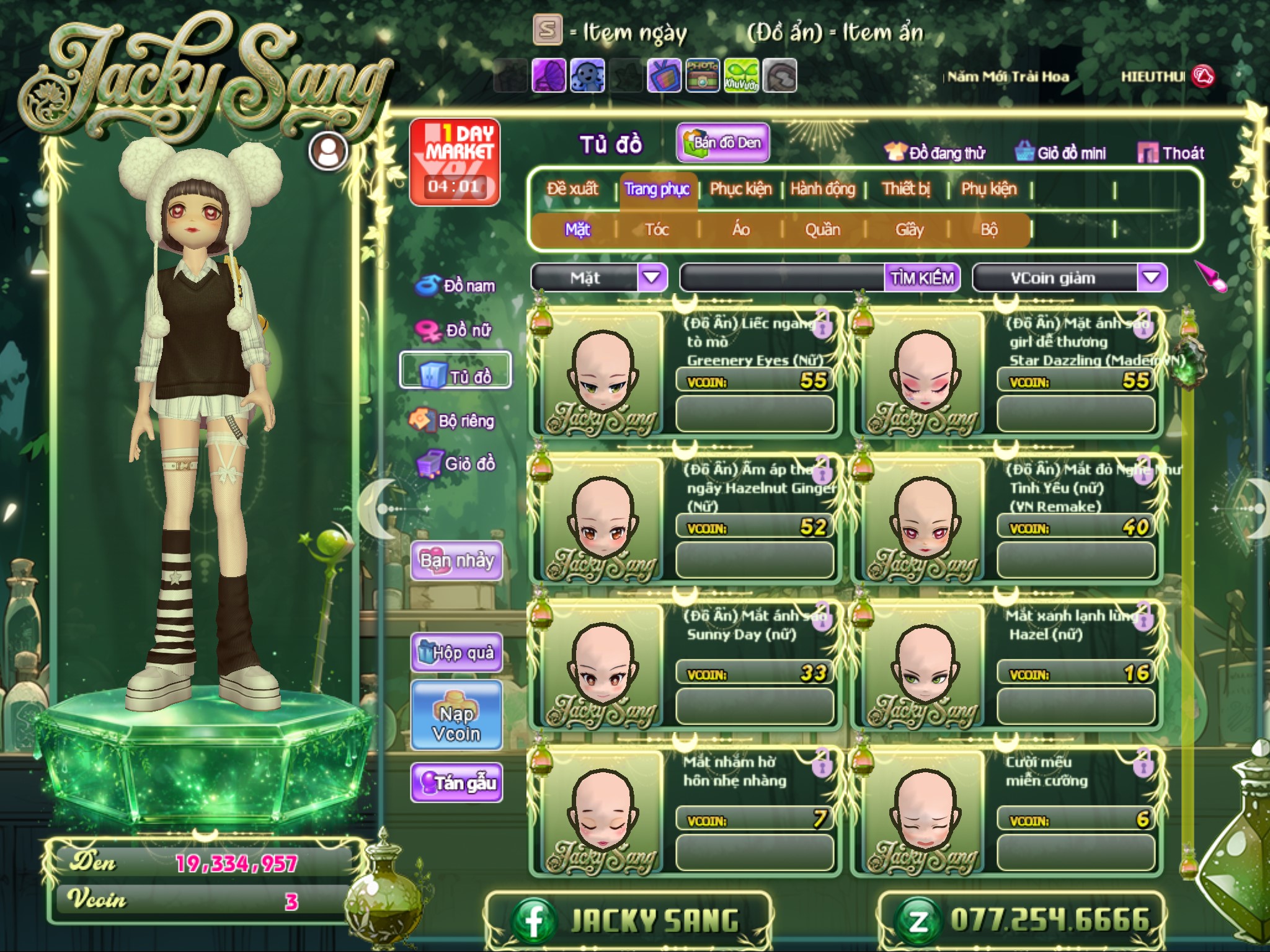Click the Nạp Vcoin top-up button
Image resolution: width=1270 pixels, height=952 pixels.
pyautogui.click(x=456, y=723)
